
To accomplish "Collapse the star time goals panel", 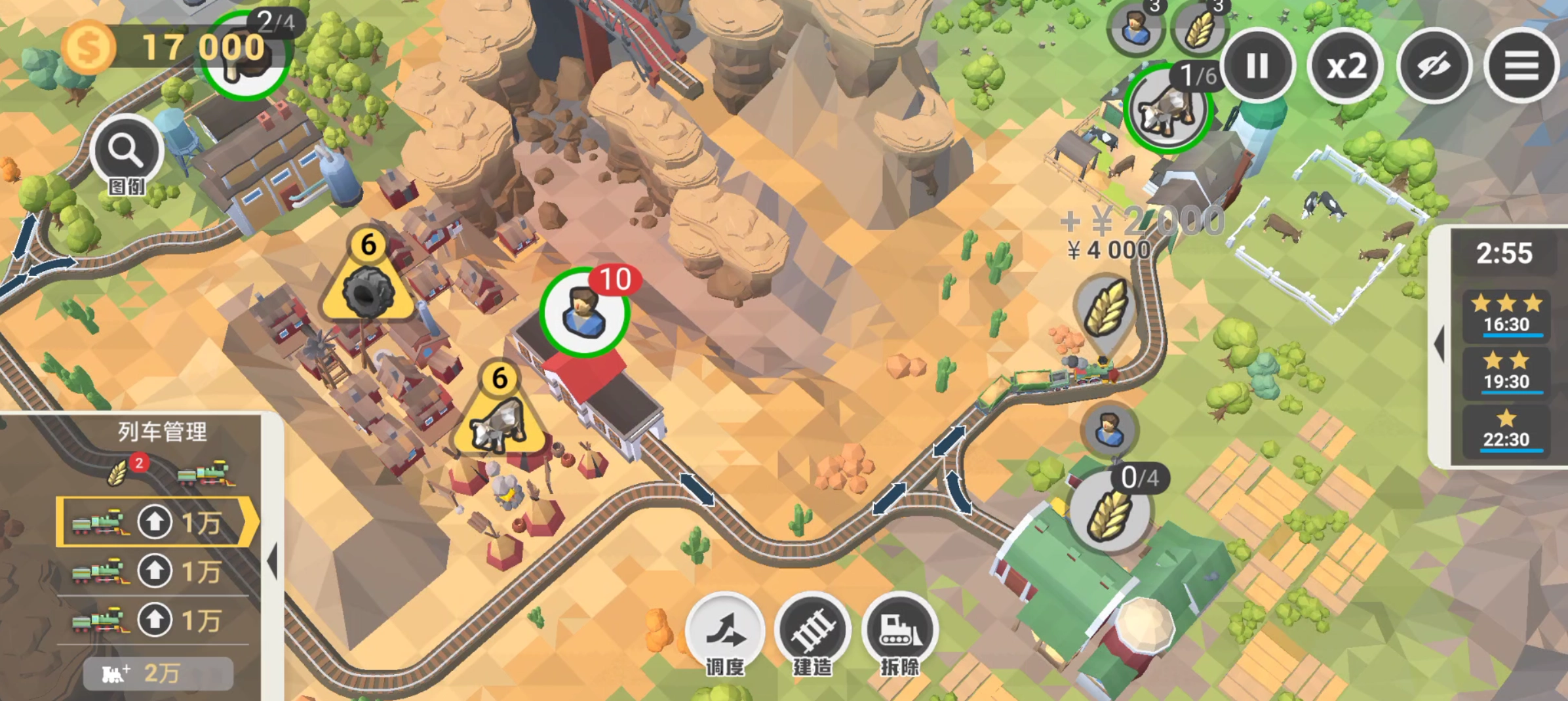I will (1440, 344).
